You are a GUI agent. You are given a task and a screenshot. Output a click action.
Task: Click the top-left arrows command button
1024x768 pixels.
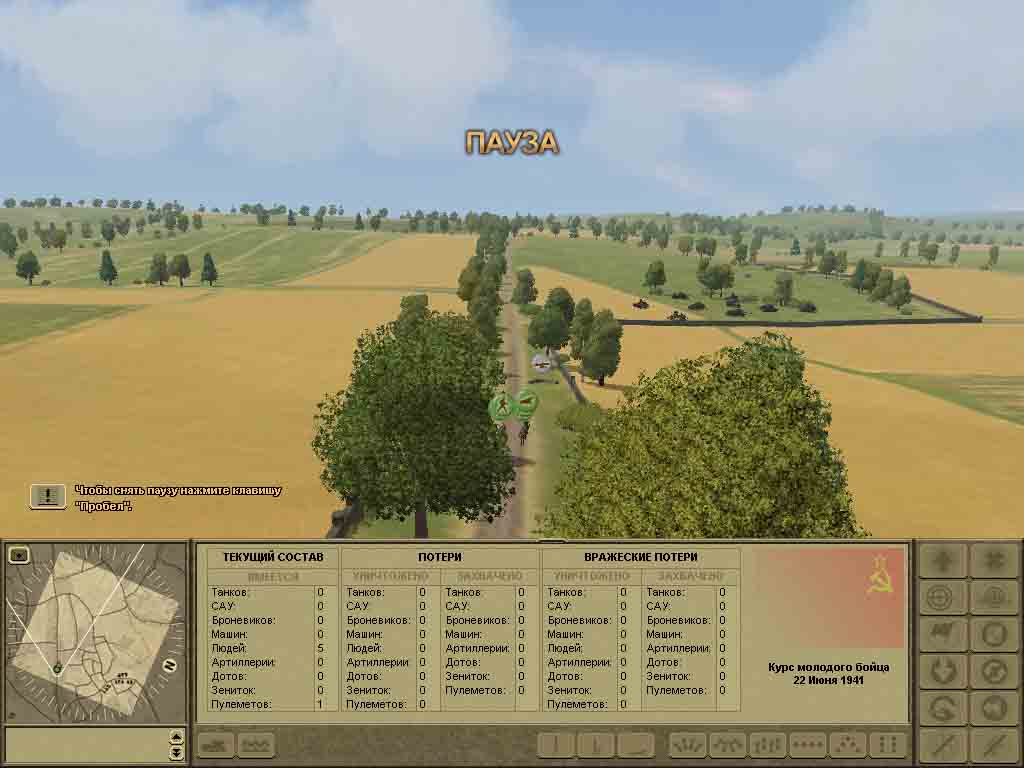942,561
